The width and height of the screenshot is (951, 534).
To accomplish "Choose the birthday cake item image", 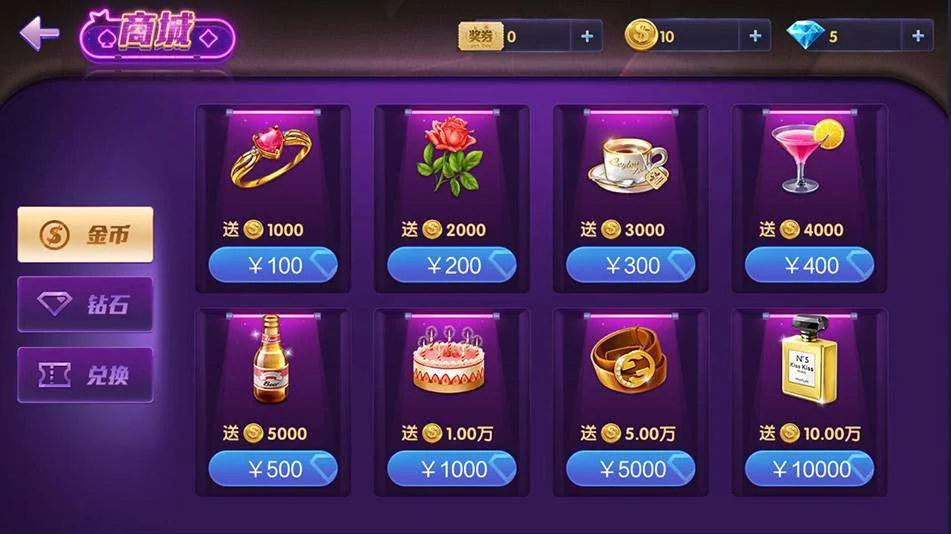I will pyautogui.click(x=449, y=361).
